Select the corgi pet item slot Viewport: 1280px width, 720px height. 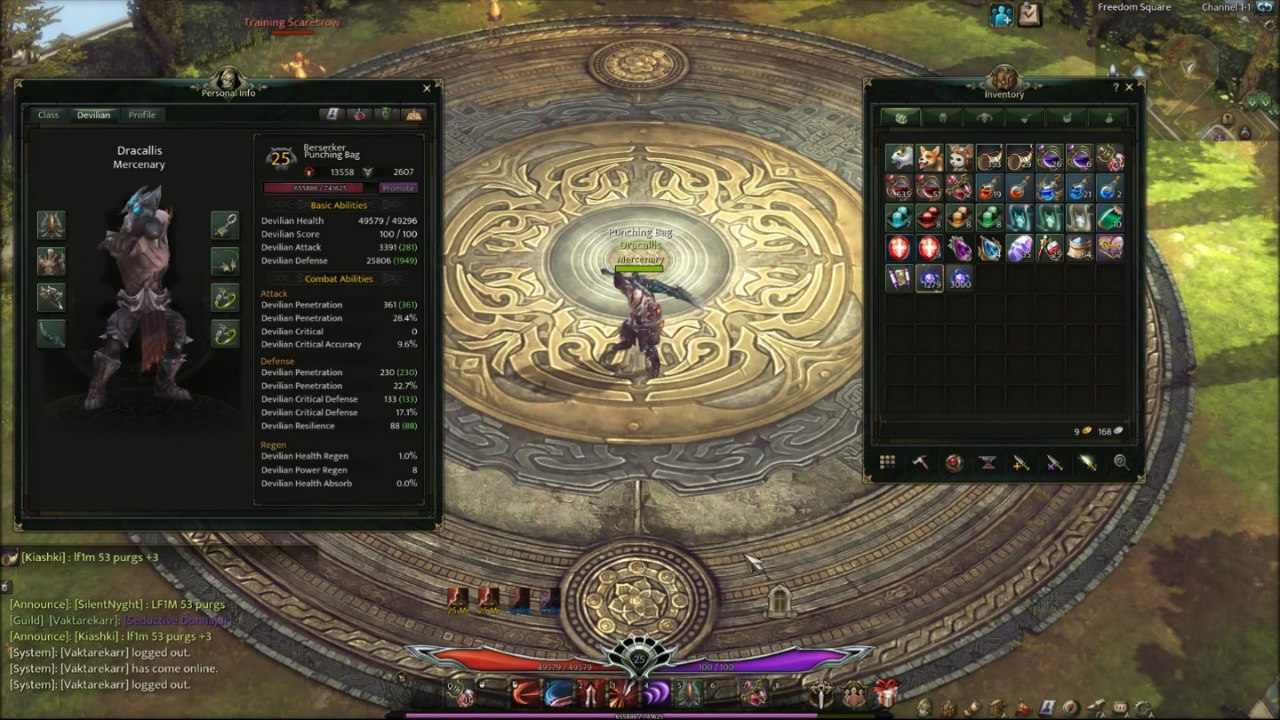tap(930, 158)
